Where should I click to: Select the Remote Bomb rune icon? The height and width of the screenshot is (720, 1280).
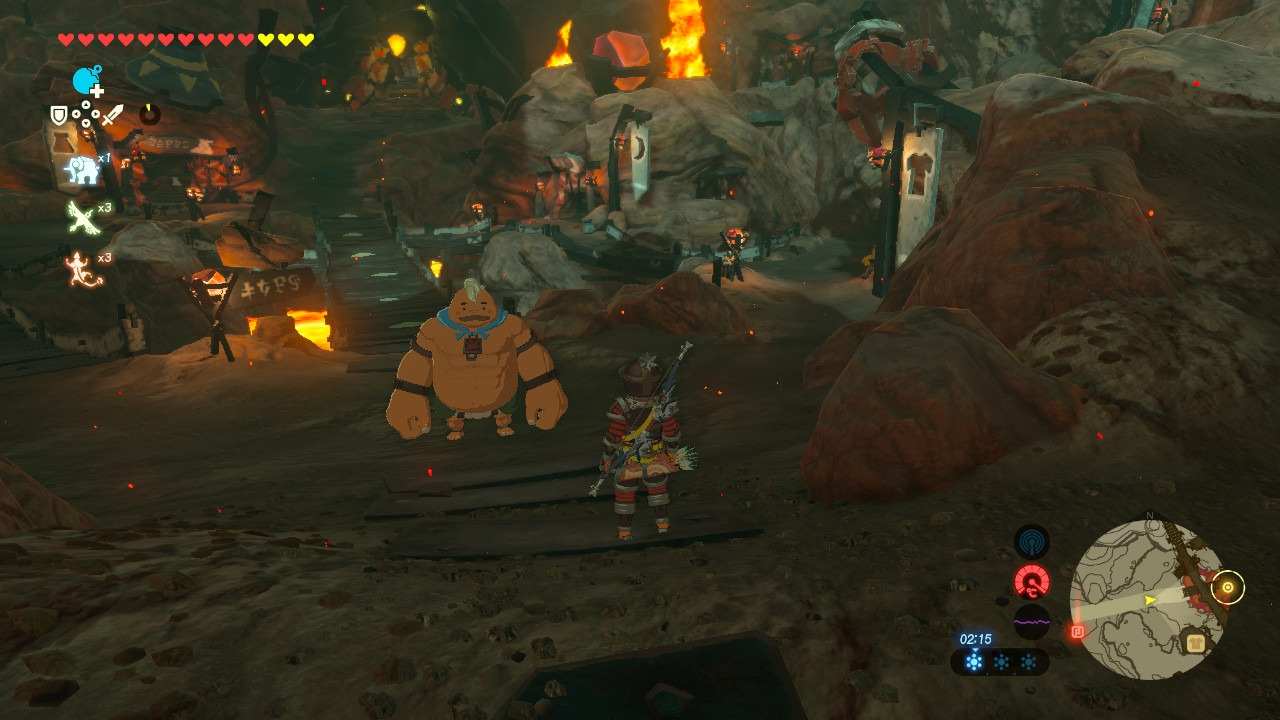(x=87, y=81)
